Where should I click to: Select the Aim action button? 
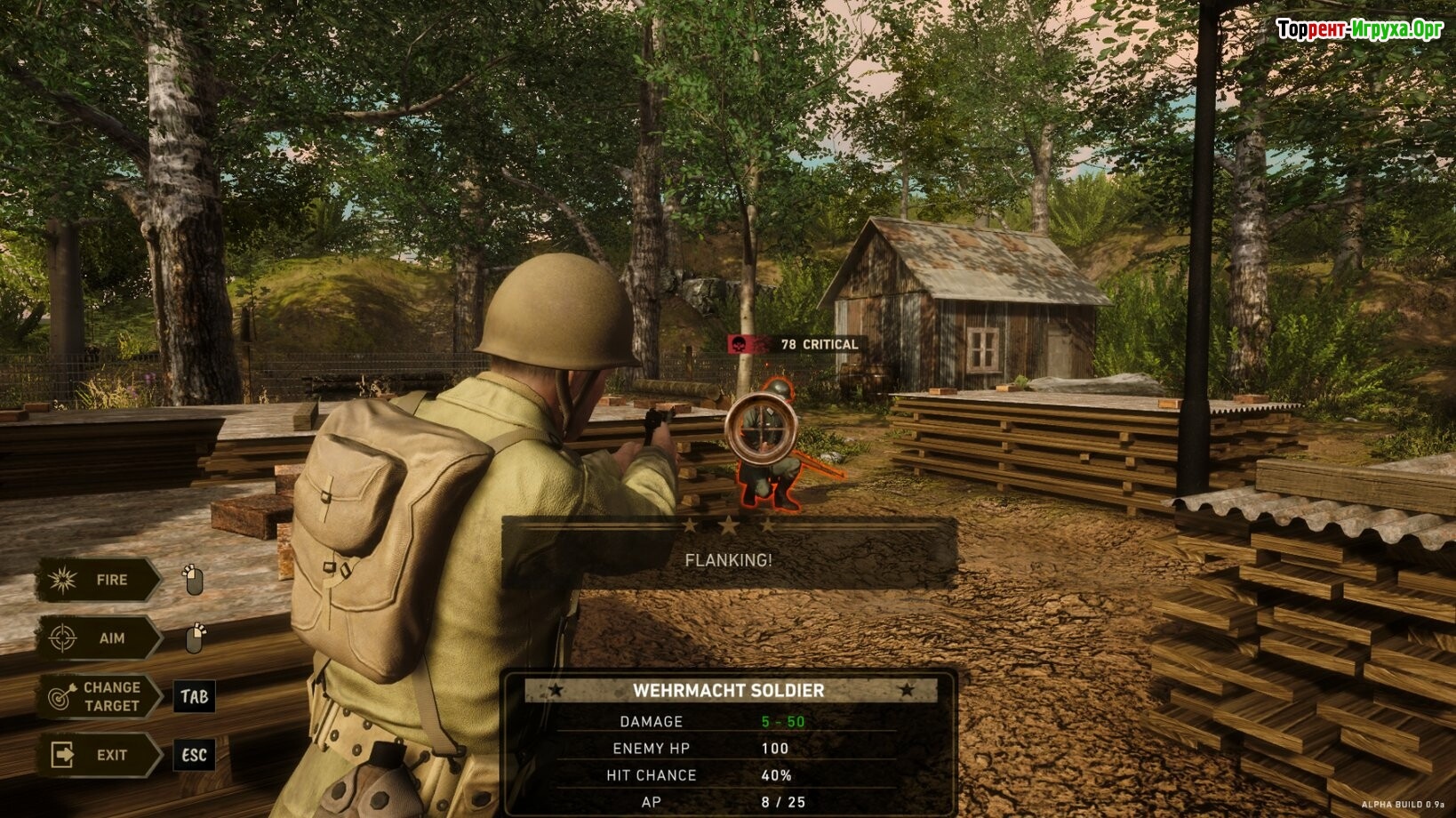coord(98,638)
